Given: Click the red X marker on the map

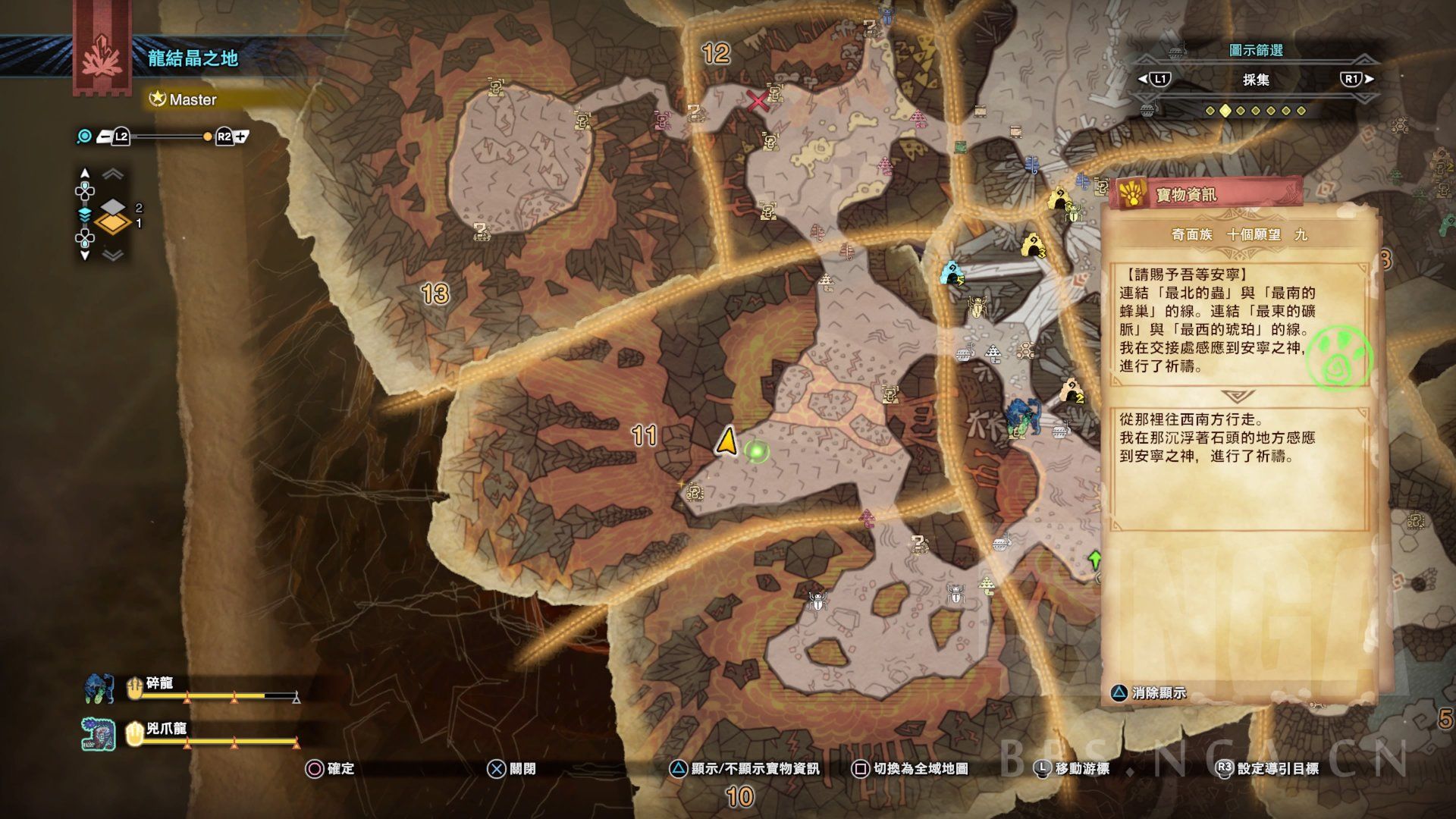Looking at the screenshot, I should pyautogui.click(x=757, y=101).
